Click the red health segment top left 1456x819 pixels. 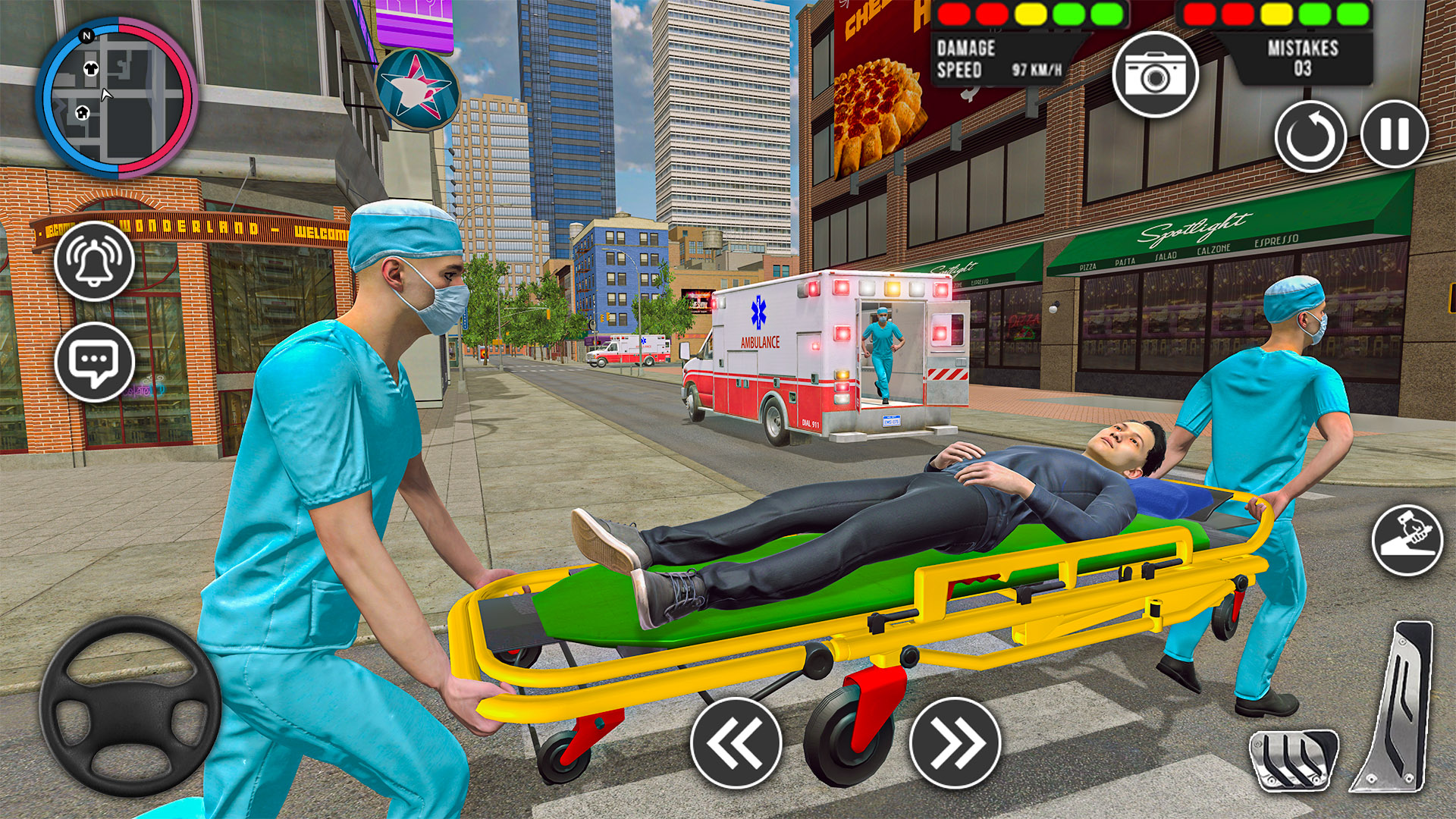(952, 12)
